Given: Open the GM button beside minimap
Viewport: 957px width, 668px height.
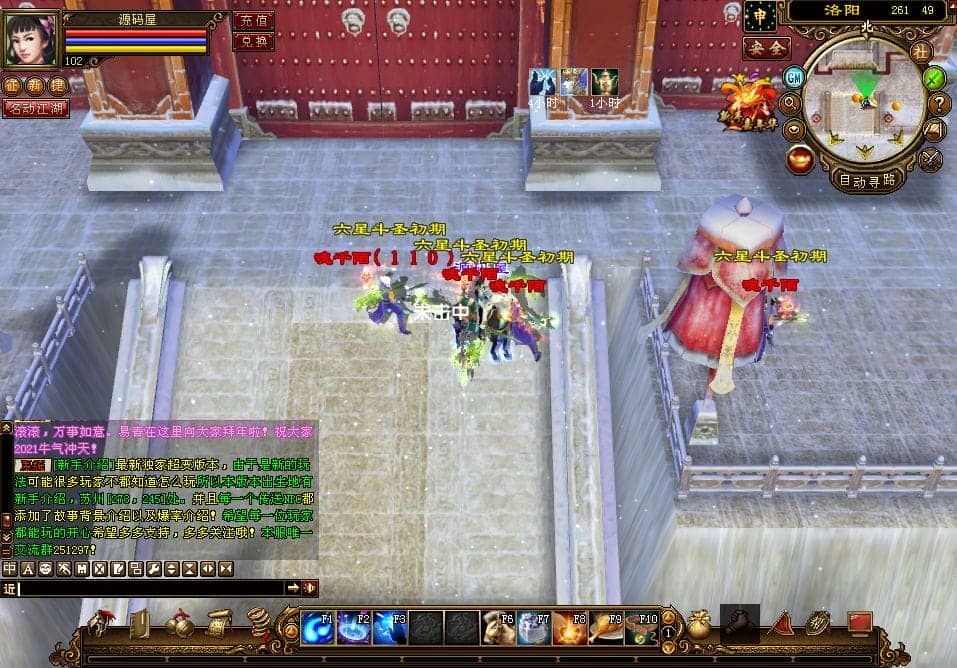Looking at the screenshot, I should (794, 76).
